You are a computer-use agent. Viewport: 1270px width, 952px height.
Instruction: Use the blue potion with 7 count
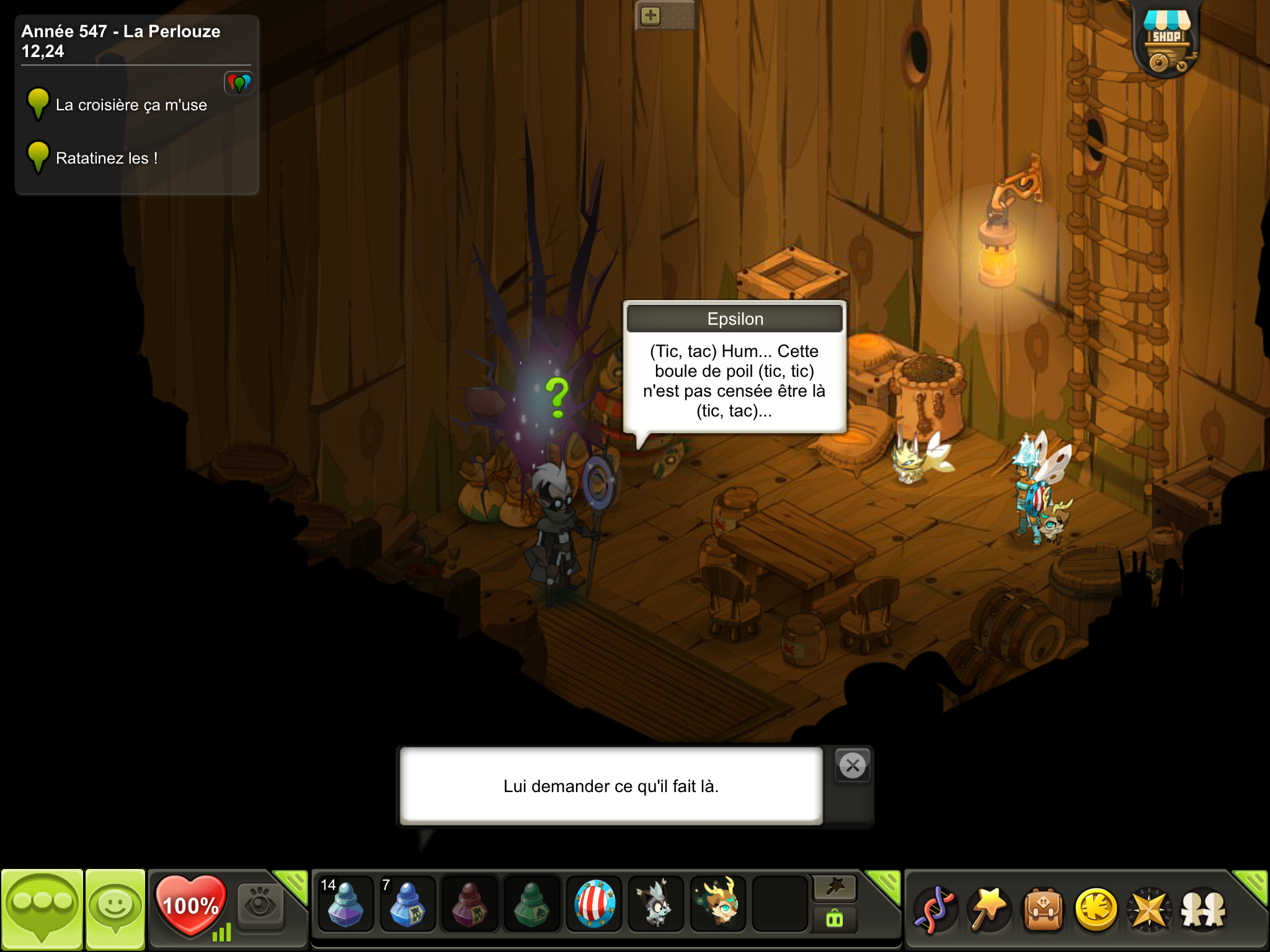pyautogui.click(x=407, y=904)
